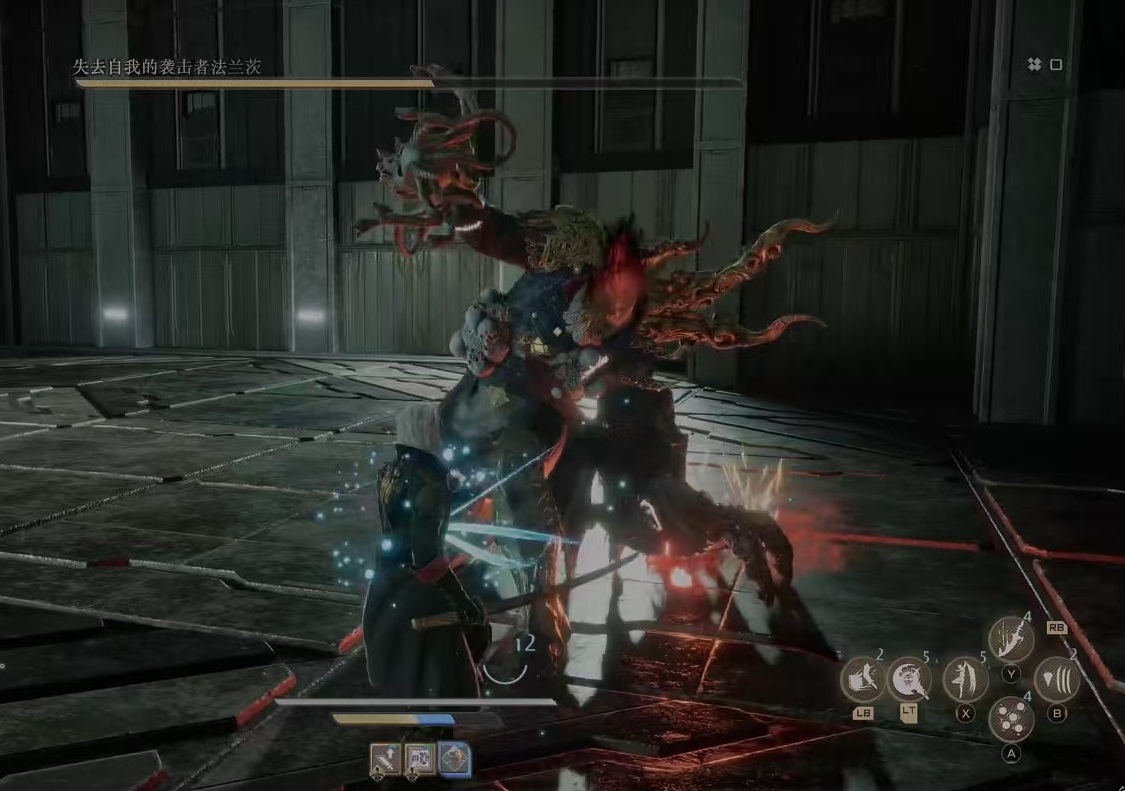Activate the jagged sword slash skill
This screenshot has height=791, width=1125.
coord(1010,639)
